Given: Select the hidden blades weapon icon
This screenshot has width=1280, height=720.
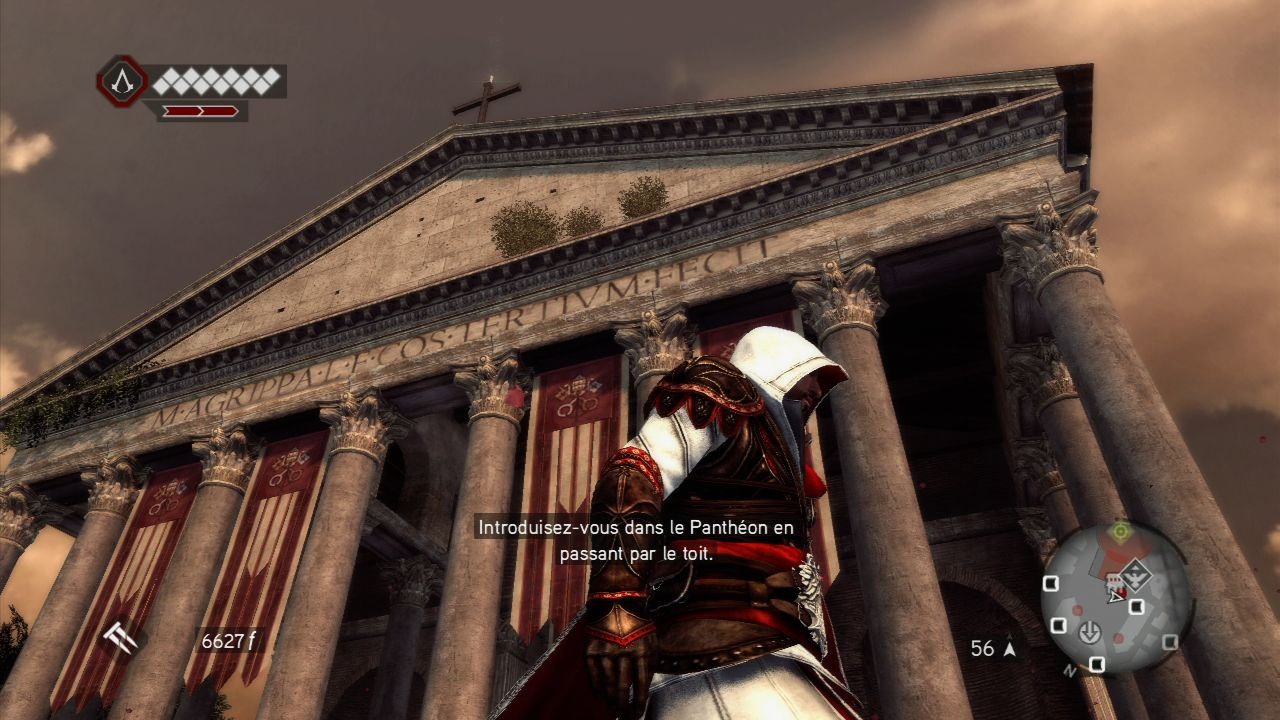Looking at the screenshot, I should (121, 640).
